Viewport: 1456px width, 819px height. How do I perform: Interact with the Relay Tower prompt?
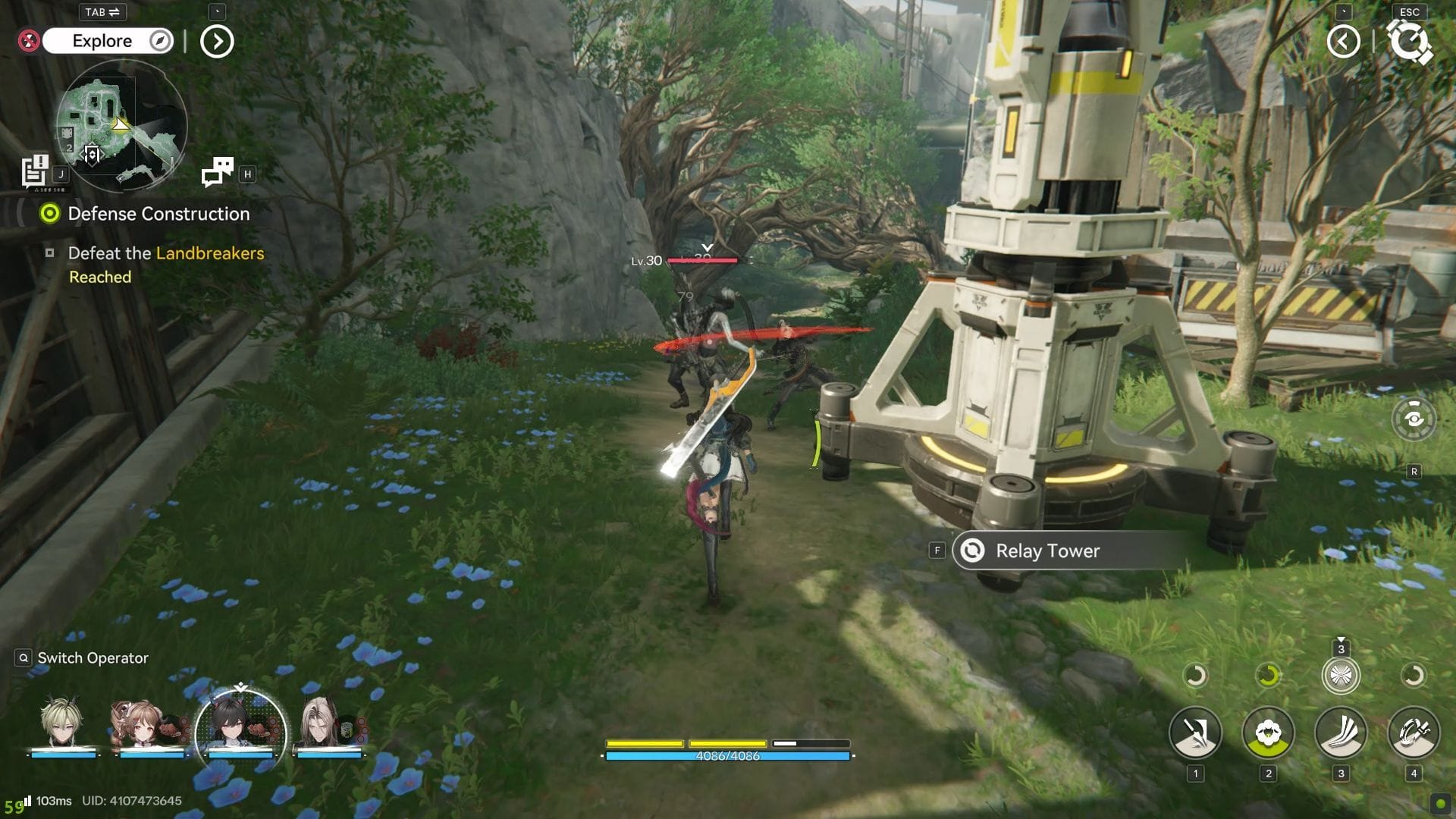[1046, 551]
